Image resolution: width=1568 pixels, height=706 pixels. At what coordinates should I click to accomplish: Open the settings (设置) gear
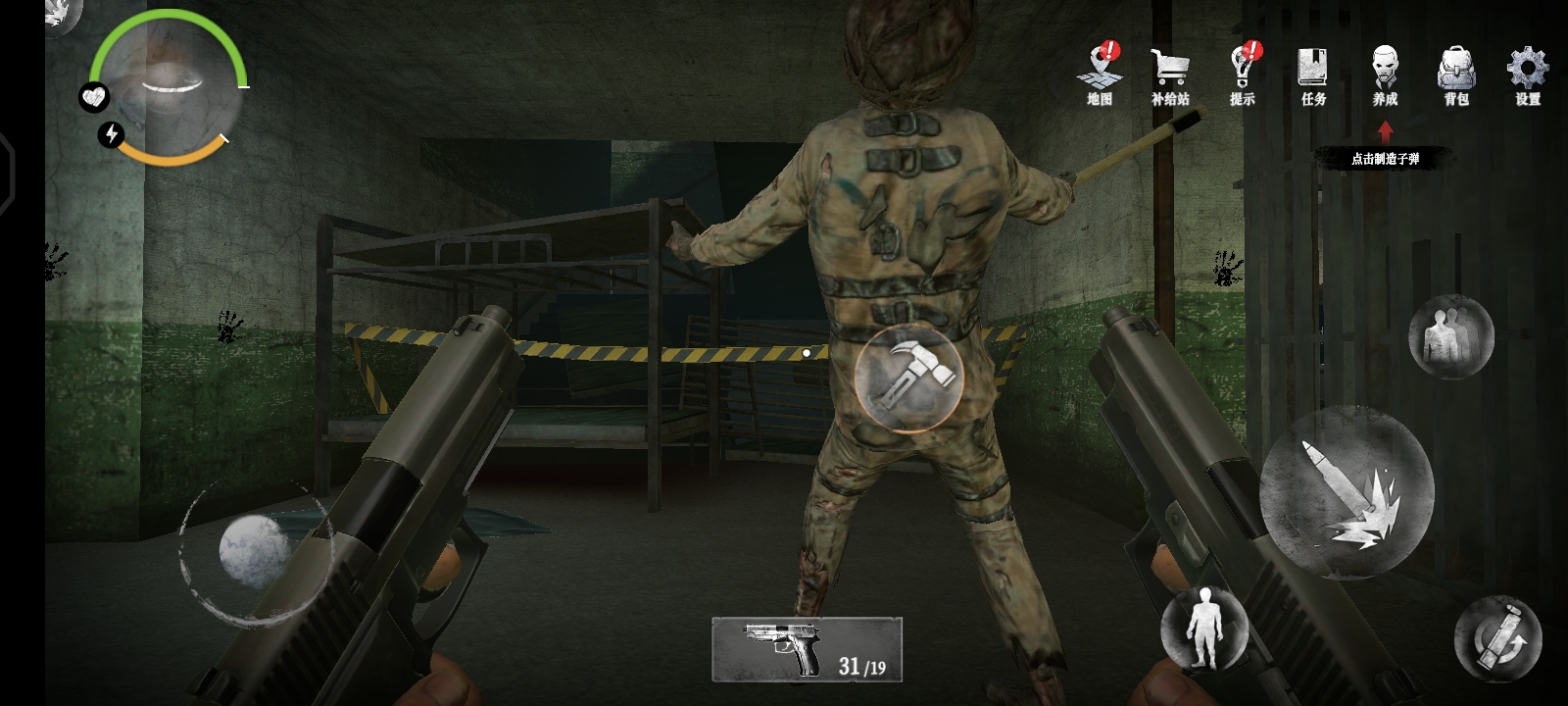[x=1527, y=74]
